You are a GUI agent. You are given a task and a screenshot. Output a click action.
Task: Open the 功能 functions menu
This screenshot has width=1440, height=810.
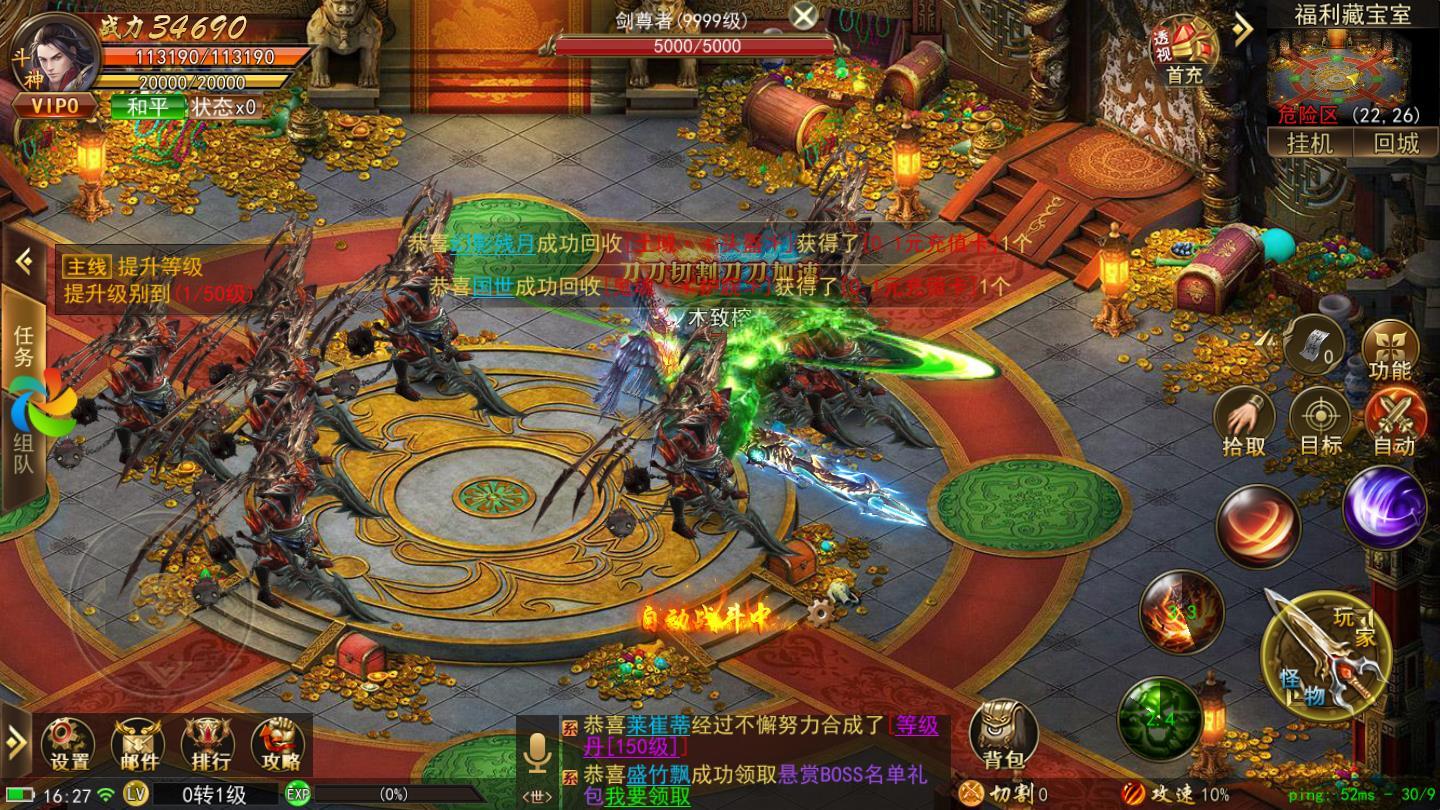click(x=1390, y=351)
